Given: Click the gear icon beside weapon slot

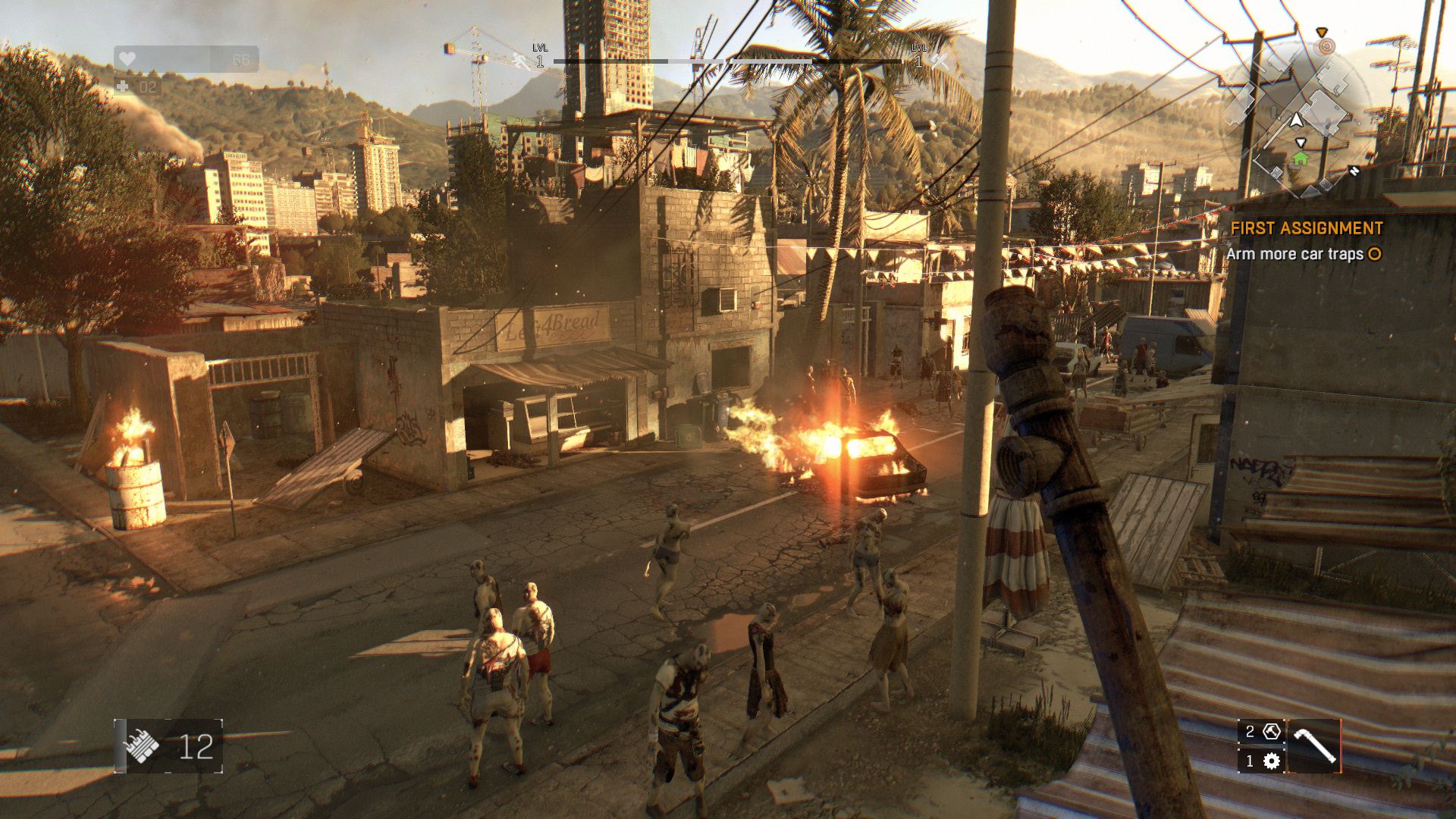Looking at the screenshot, I should [x=1272, y=761].
